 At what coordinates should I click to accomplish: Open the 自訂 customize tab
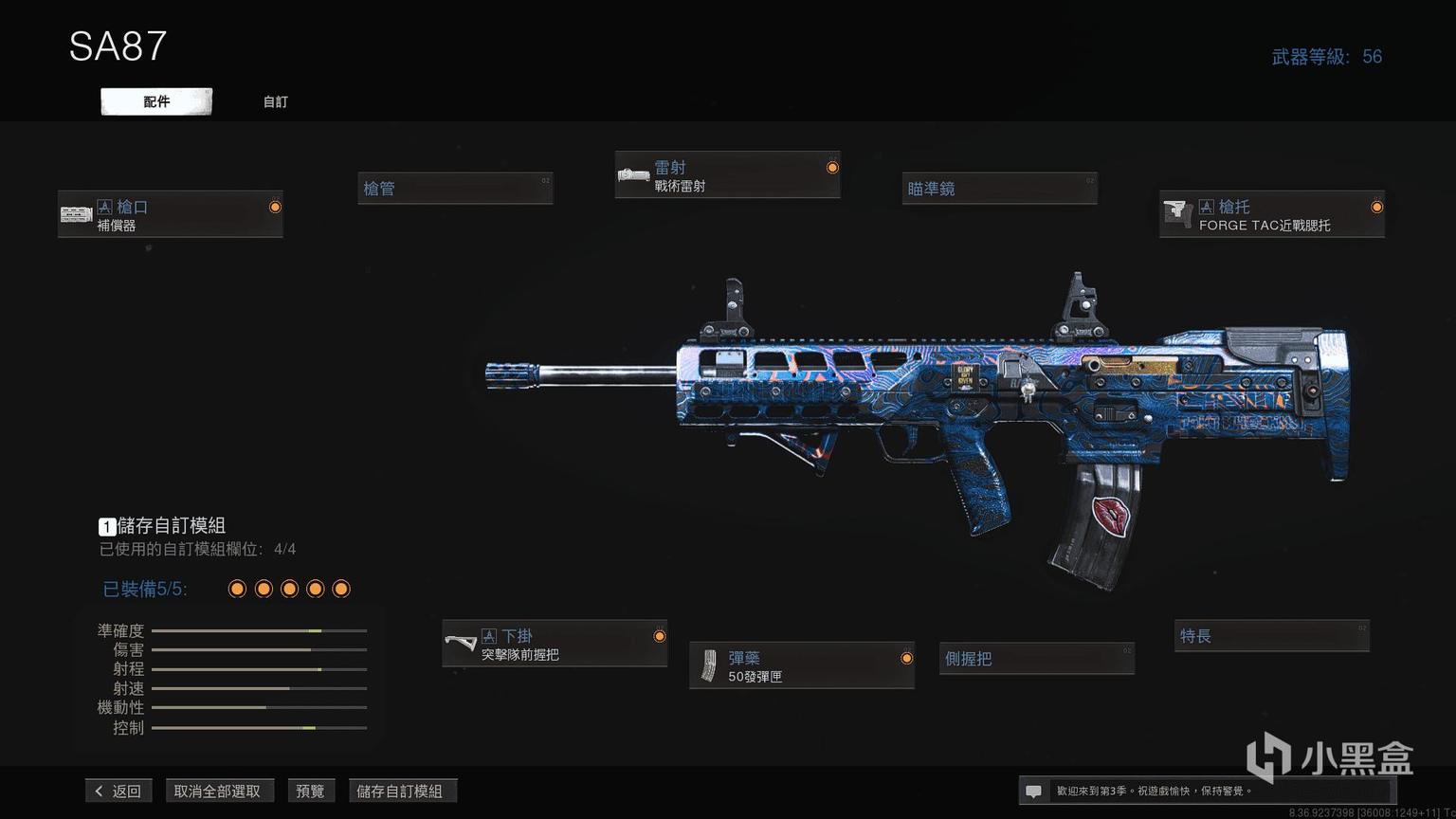point(275,101)
